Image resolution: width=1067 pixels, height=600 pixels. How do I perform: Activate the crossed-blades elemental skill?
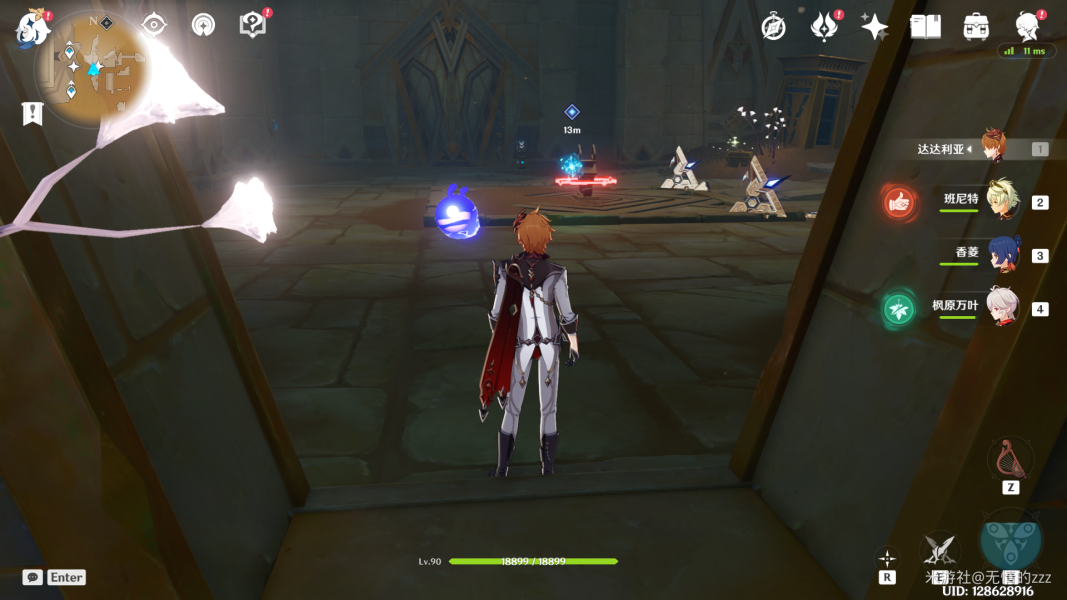(x=939, y=548)
